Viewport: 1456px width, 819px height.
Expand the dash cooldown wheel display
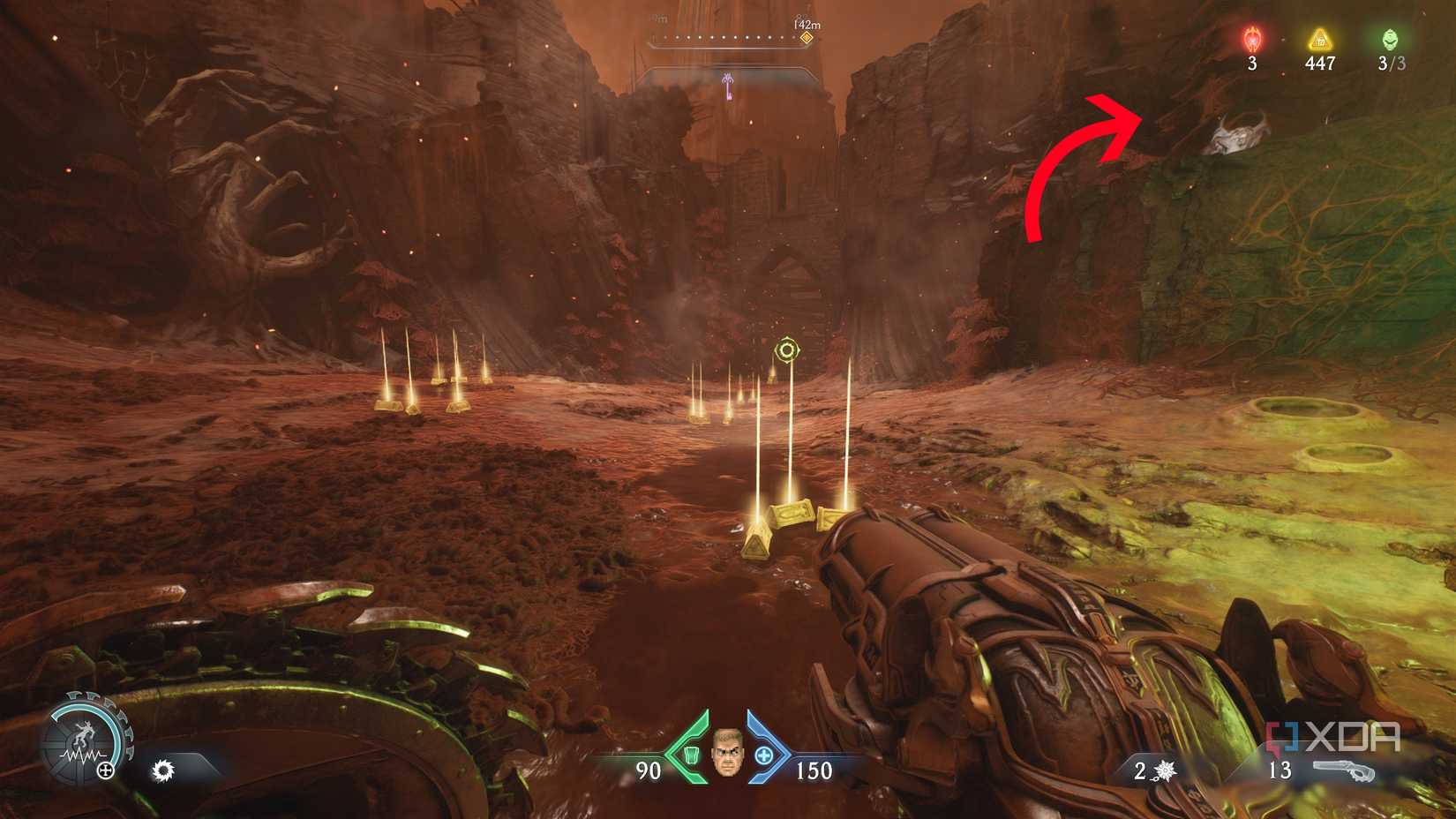point(88,741)
